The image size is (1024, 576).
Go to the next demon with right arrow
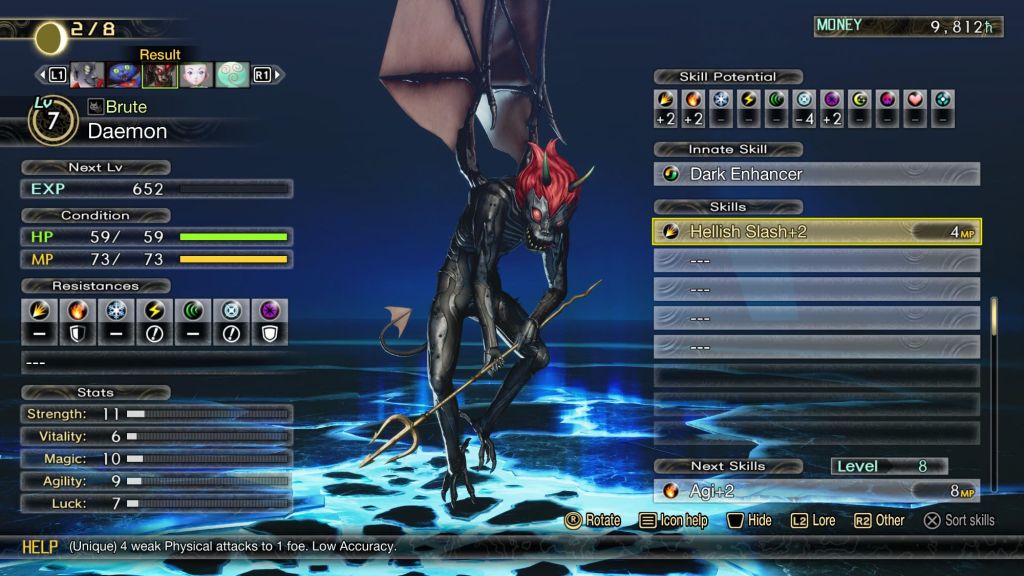(x=279, y=75)
